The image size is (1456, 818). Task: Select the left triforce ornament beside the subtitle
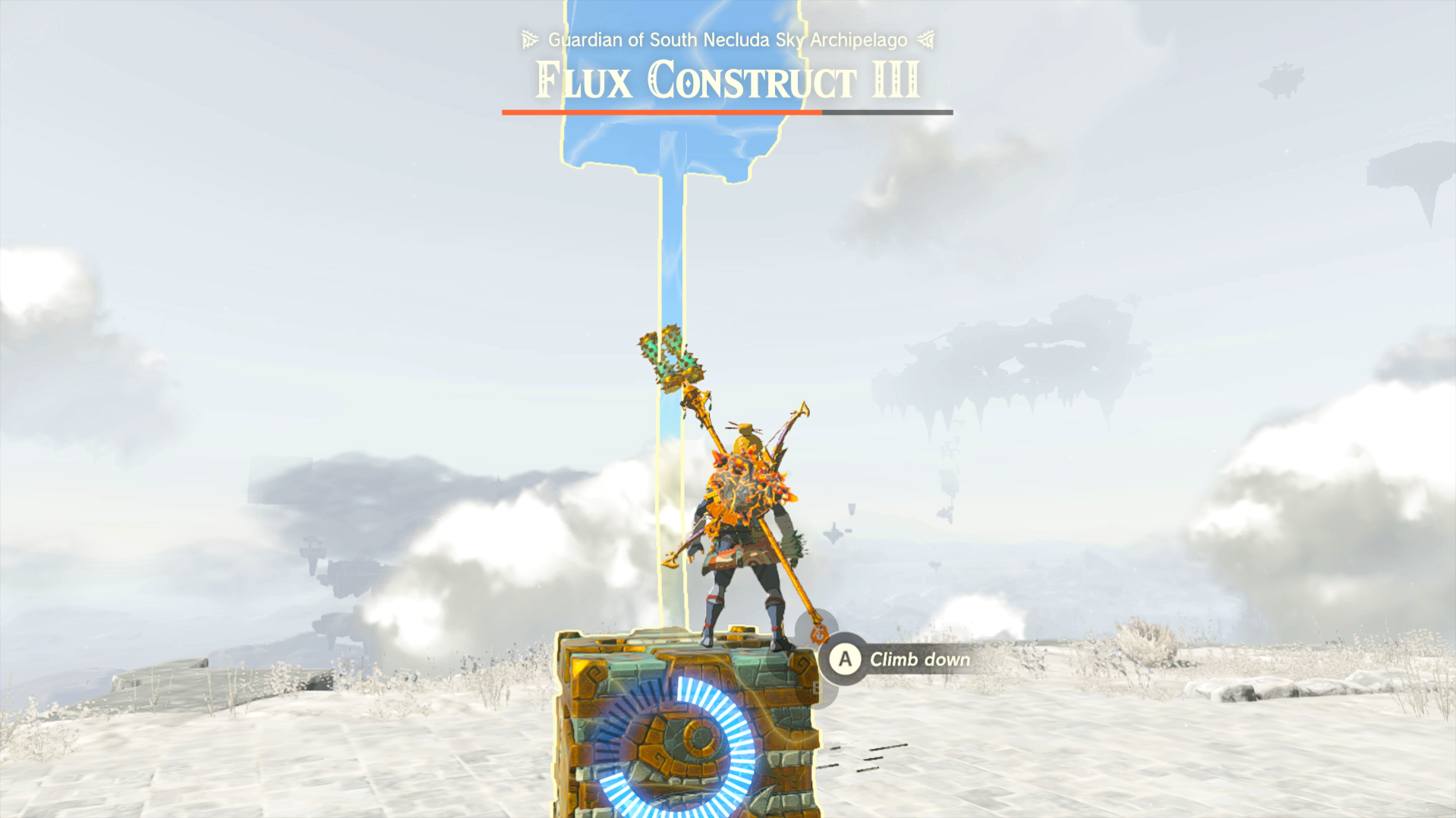[529, 39]
